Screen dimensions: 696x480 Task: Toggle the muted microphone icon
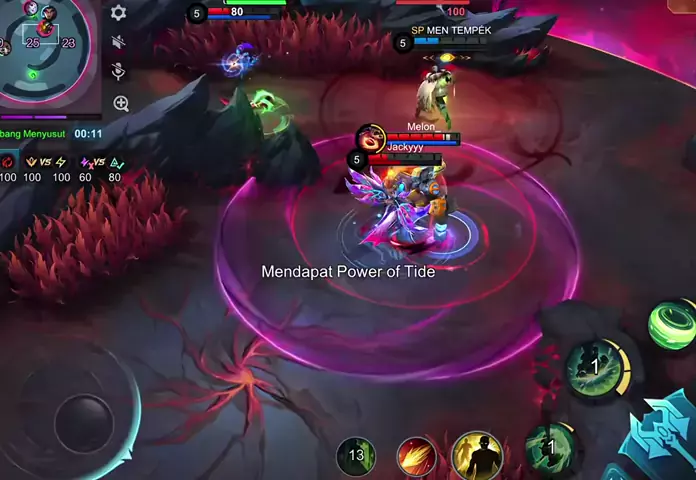coord(119,71)
